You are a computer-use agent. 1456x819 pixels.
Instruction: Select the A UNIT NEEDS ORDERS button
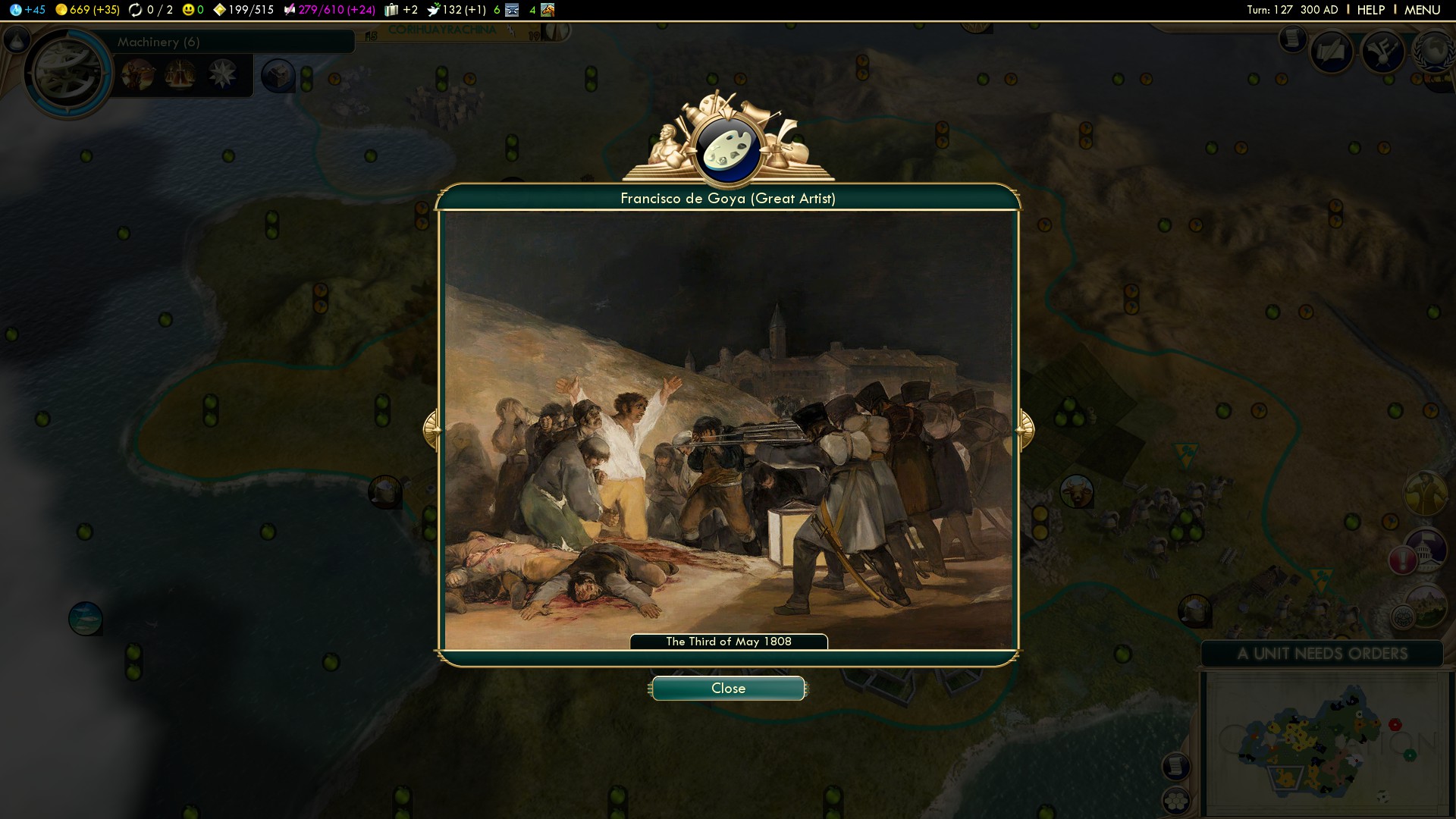(x=1322, y=654)
